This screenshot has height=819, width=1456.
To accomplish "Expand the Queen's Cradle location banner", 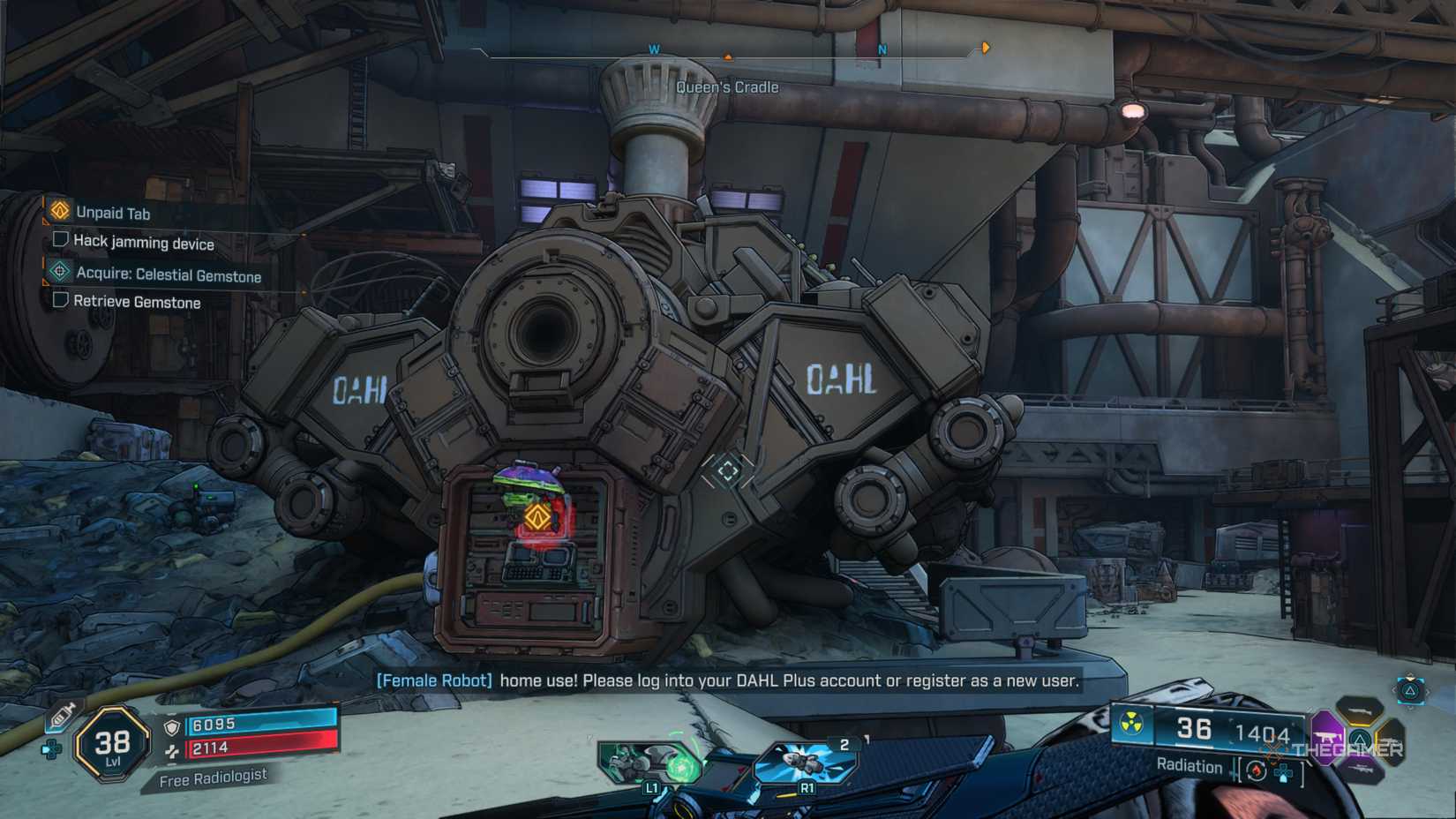I will [726, 86].
